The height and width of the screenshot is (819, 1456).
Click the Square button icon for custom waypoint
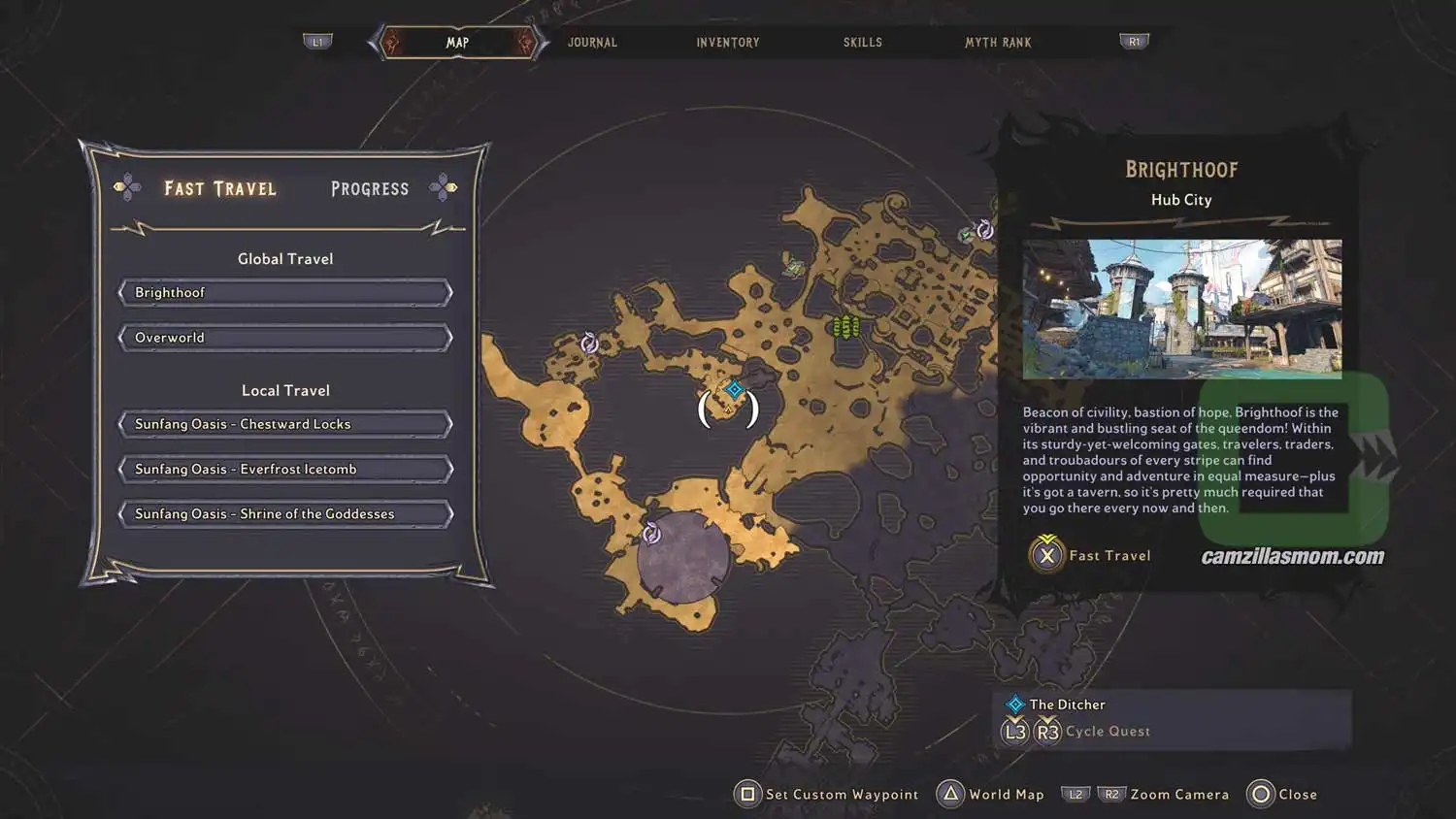click(746, 794)
